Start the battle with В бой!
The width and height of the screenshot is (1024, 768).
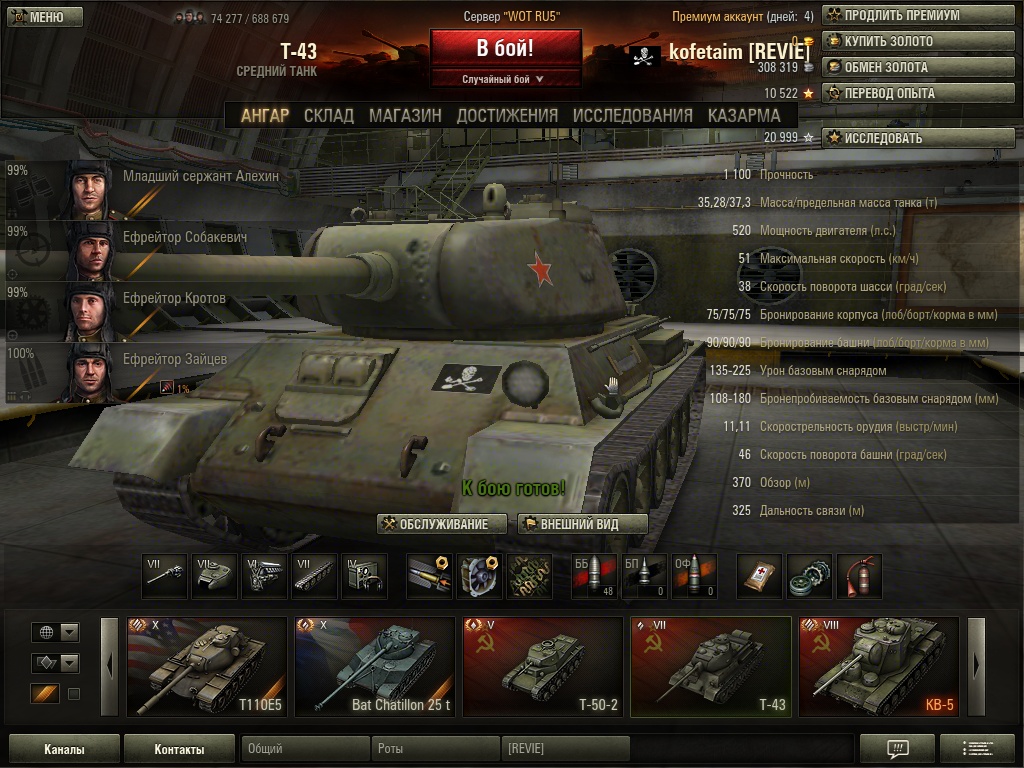click(505, 48)
